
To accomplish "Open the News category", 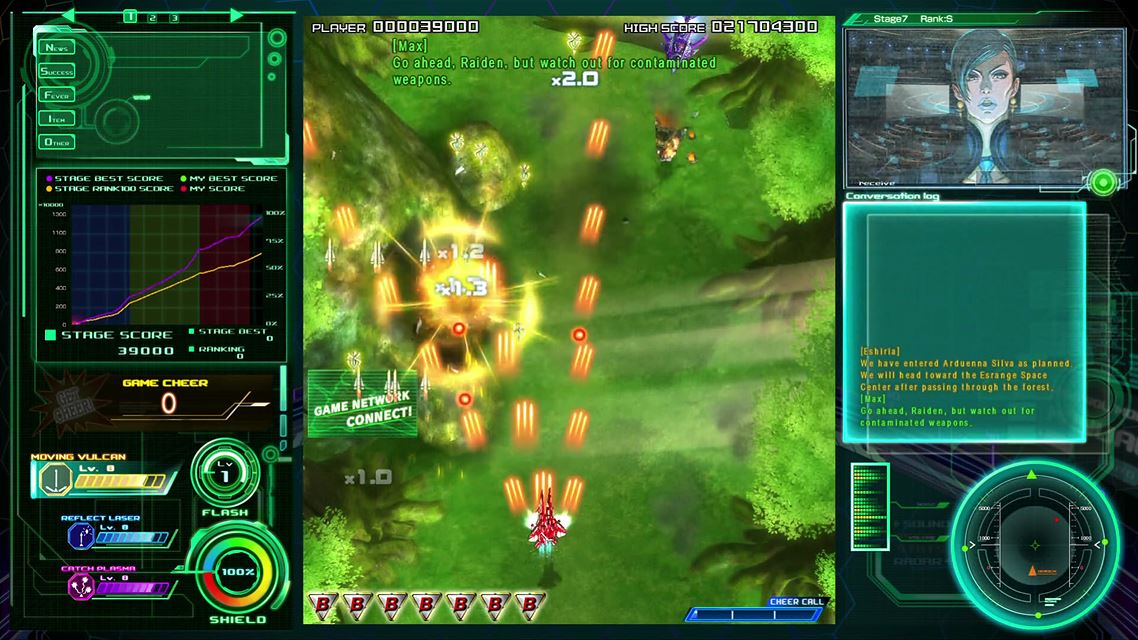I will pyautogui.click(x=57, y=48).
